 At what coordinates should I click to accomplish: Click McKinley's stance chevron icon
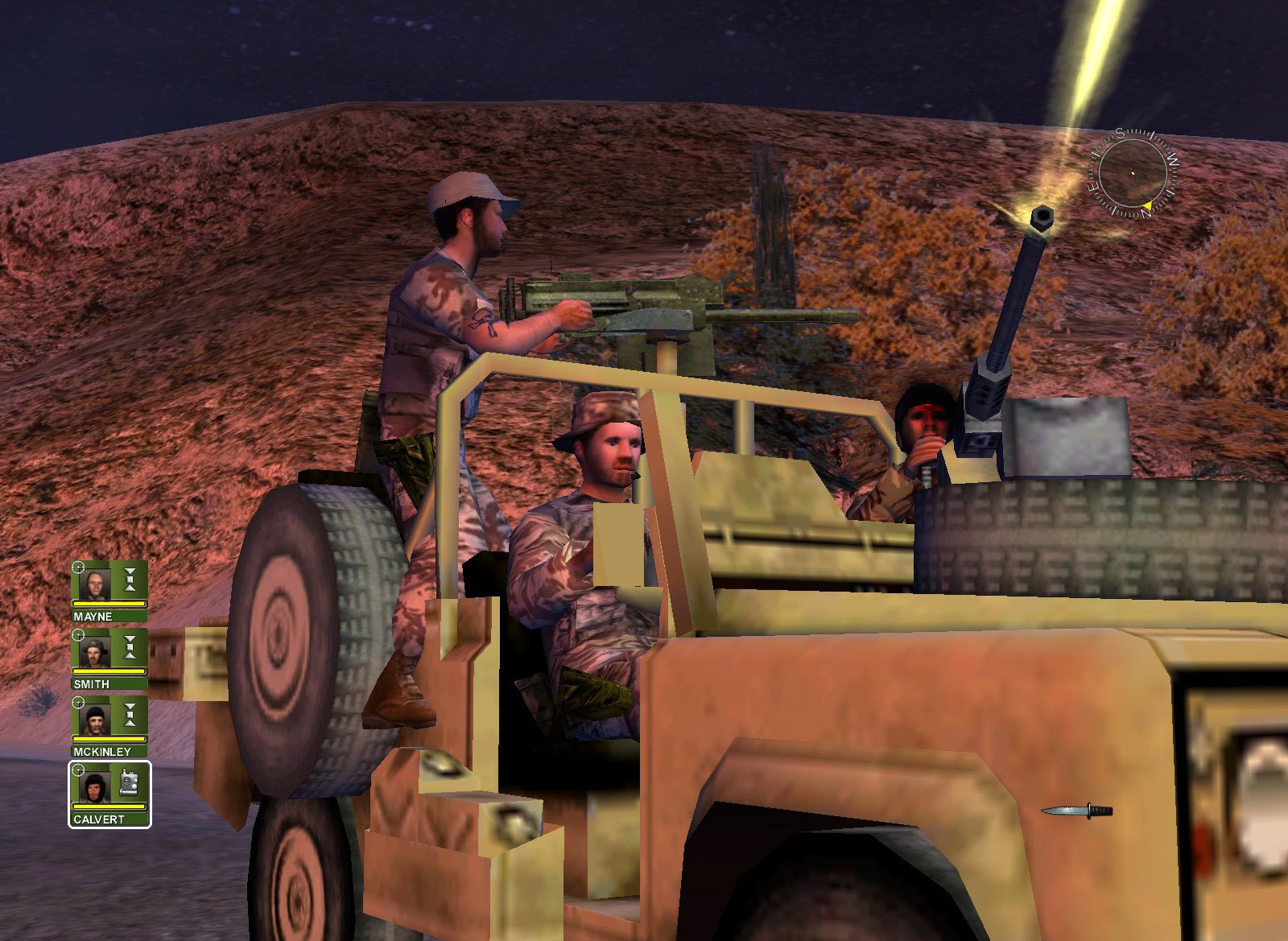(x=128, y=713)
